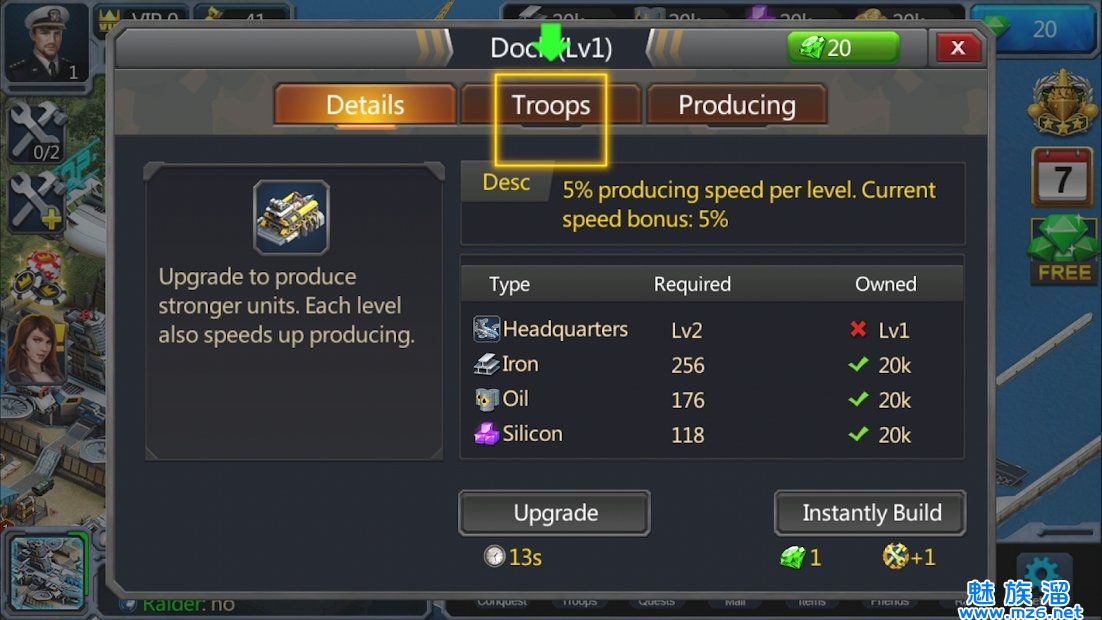Close the Dock window
Image resolution: width=1102 pixels, height=620 pixels.
(957, 47)
